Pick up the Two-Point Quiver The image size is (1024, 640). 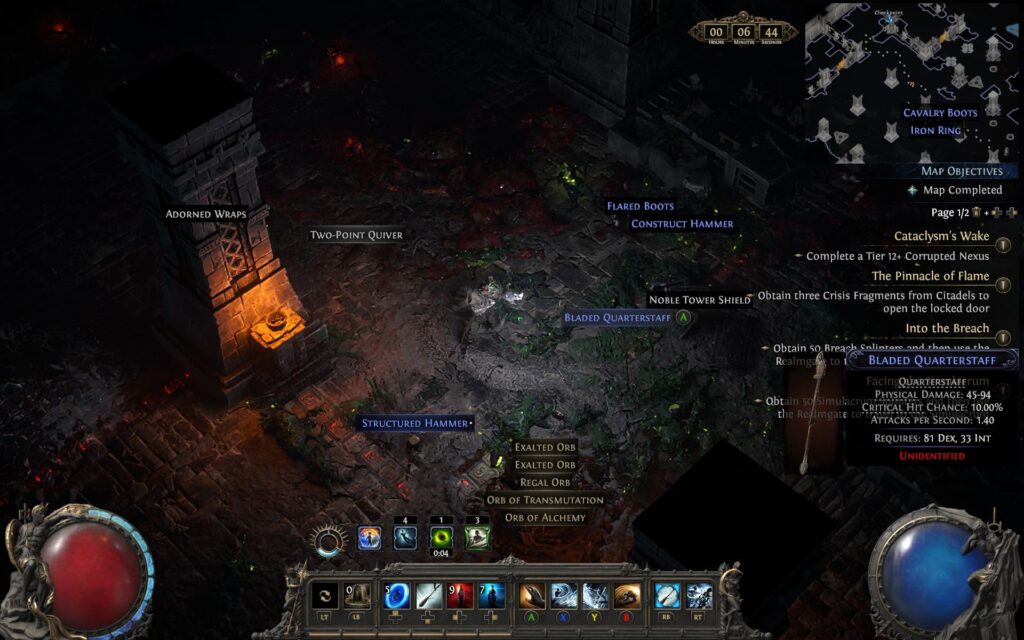356,235
